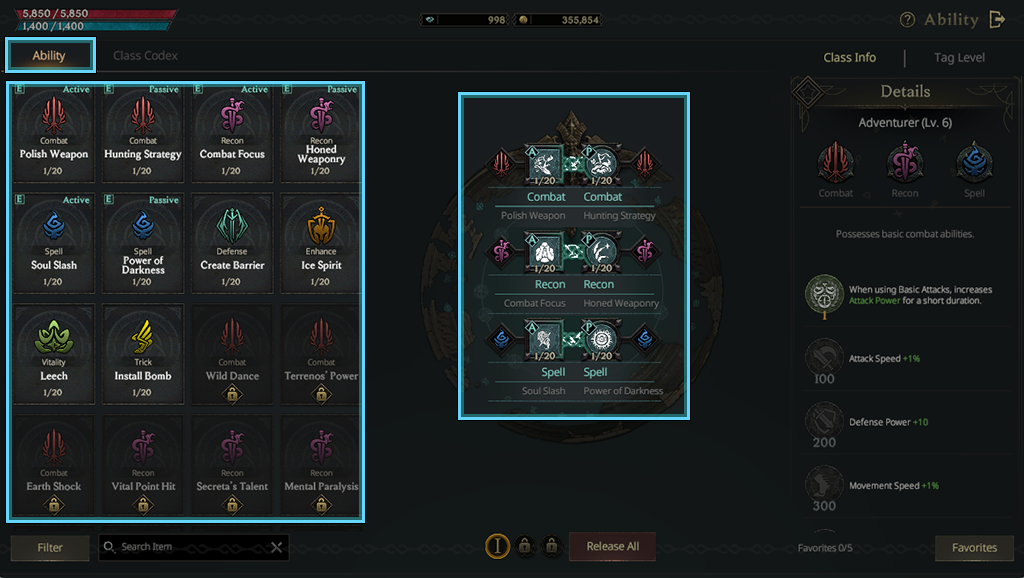1024x578 pixels.
Task: Open the Ability help question mark
Action: 907,20
